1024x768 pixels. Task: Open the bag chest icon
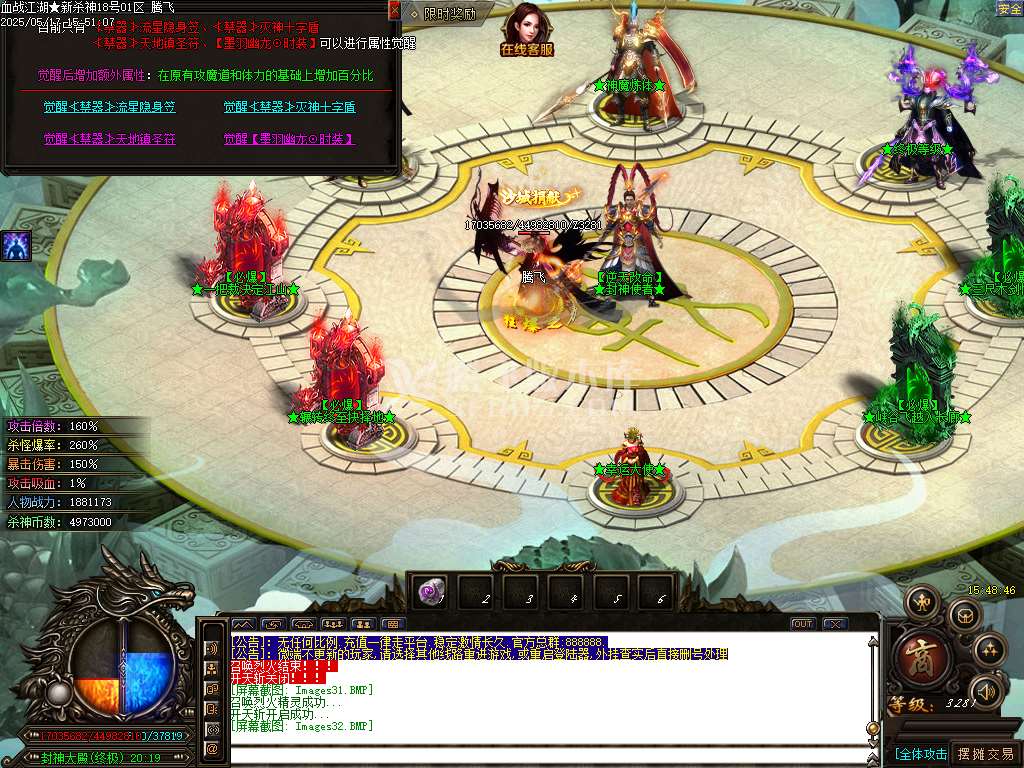point(964,614)
